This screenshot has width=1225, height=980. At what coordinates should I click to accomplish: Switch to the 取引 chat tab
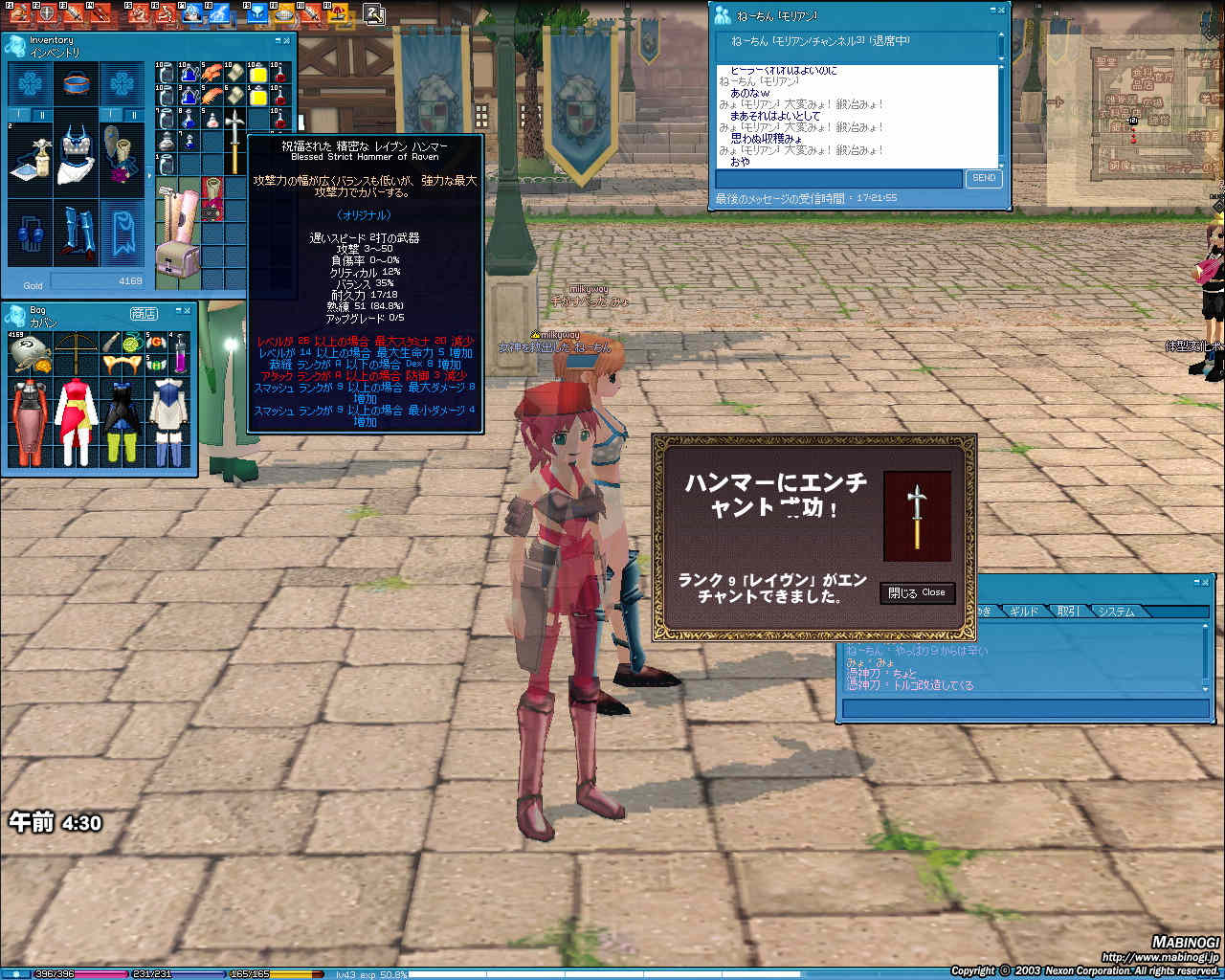click(1069, 612)
